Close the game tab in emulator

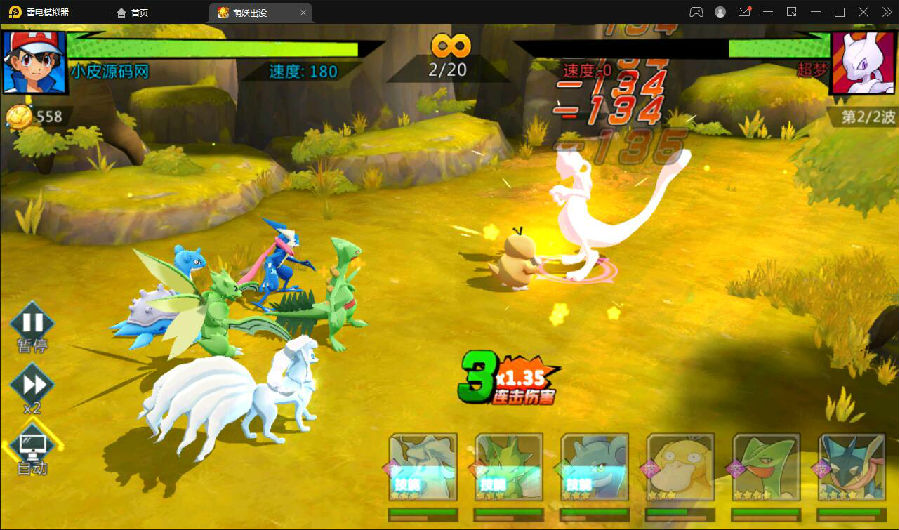[x=304, y=12]
